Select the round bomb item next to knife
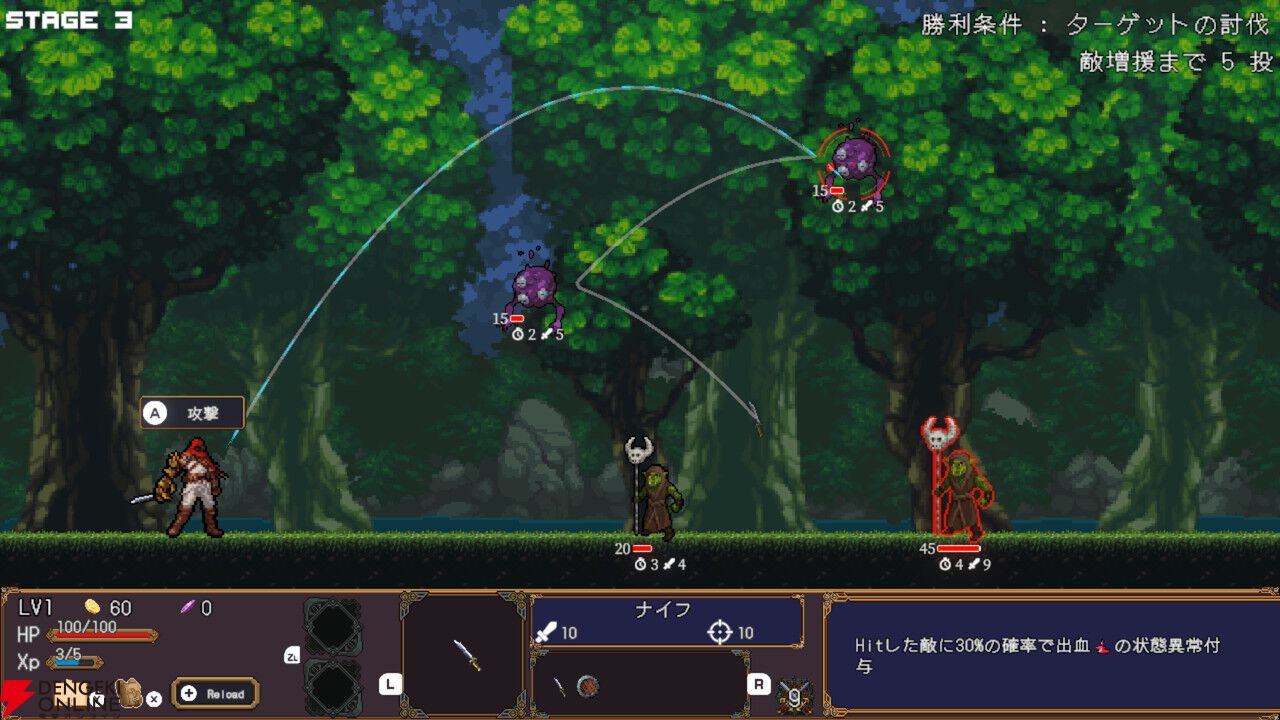Viewport: 1280px width, 720px height. [x=588, y=685]
